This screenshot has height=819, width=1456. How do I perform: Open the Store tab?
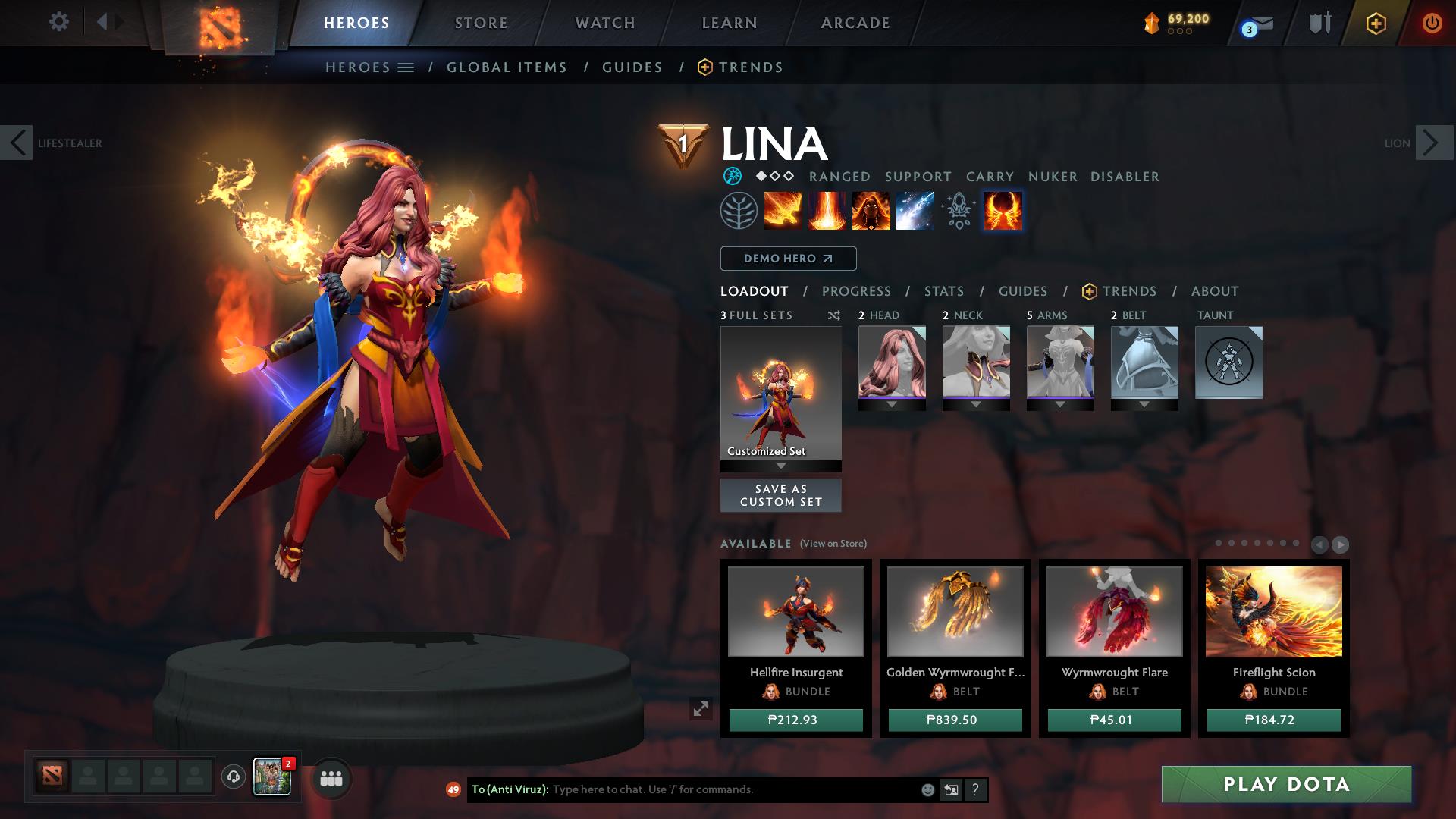(x=481, y=23)
